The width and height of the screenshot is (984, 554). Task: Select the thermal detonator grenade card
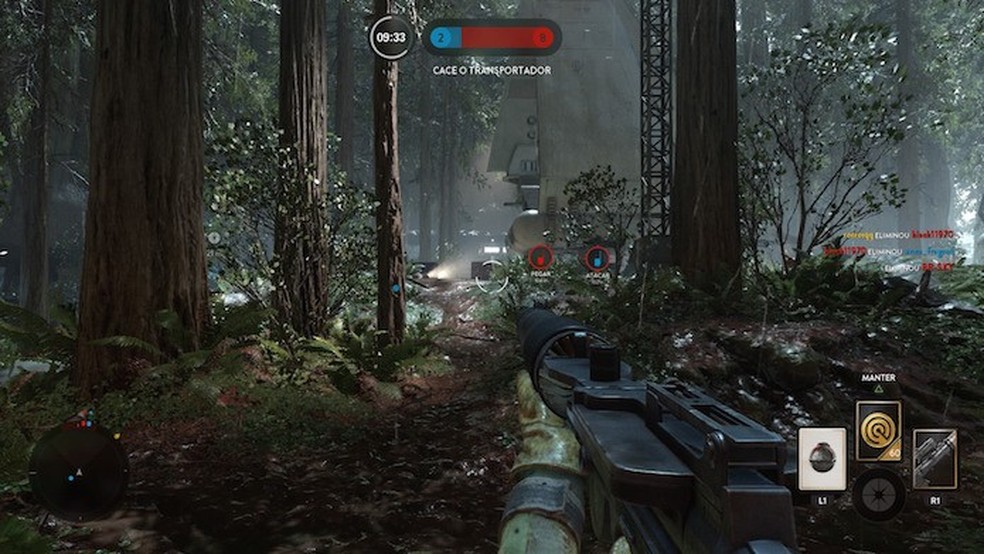(822, 459)
